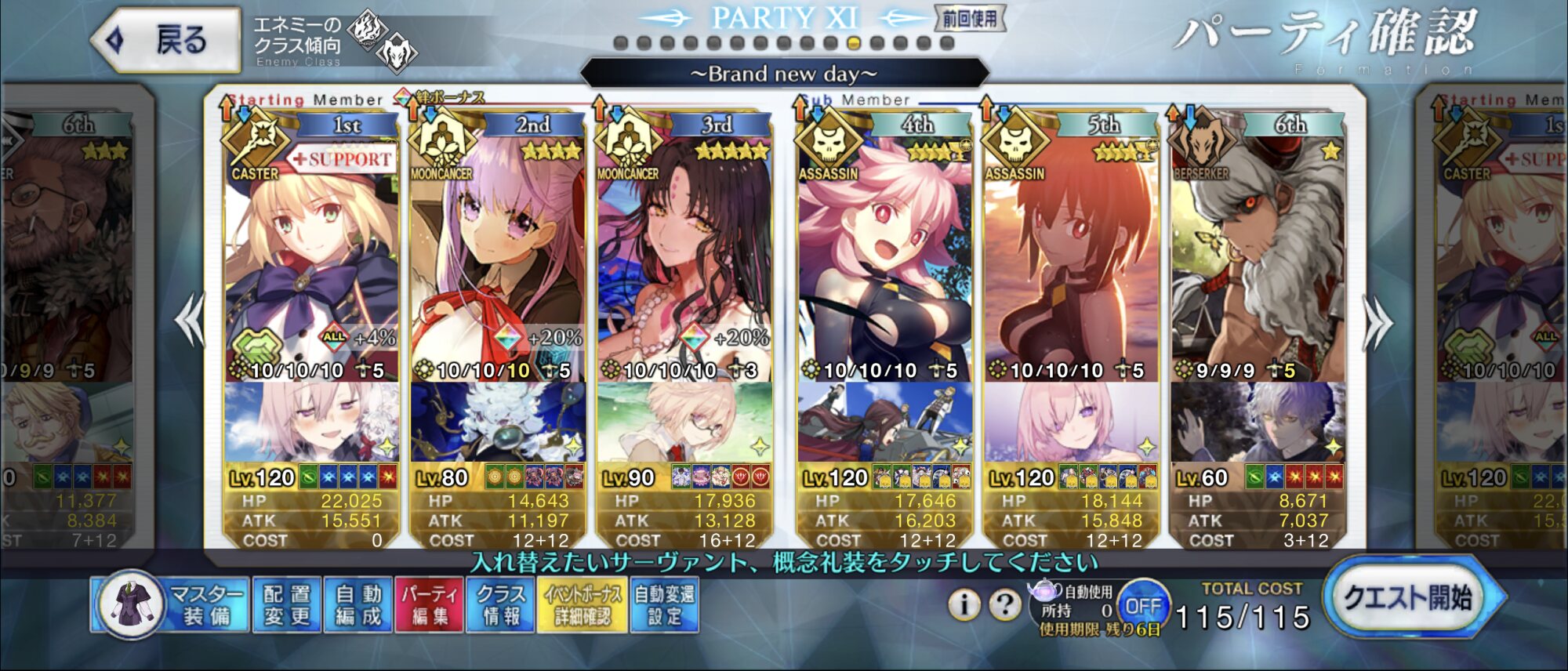Open パーティ編集 party edit

click(x=430, y=604)
